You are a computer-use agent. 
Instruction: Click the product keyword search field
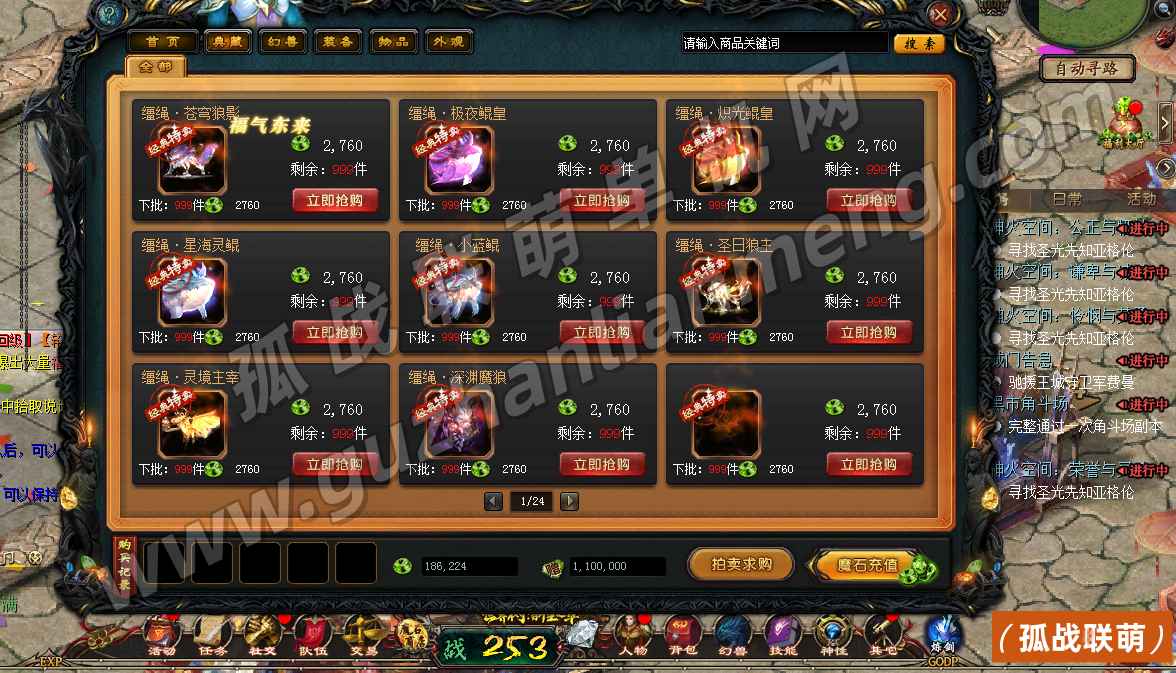pos(783,43)
